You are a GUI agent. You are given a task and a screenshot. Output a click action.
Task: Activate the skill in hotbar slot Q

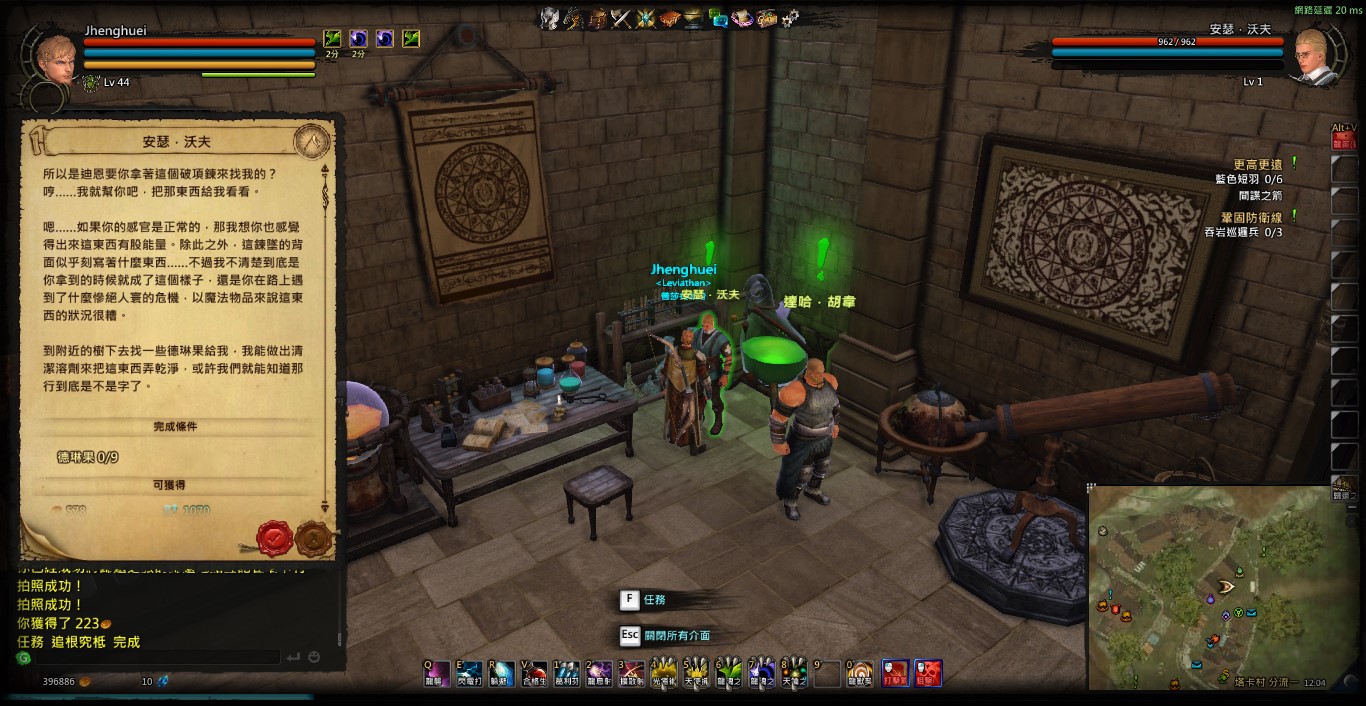tap(439, 673)
